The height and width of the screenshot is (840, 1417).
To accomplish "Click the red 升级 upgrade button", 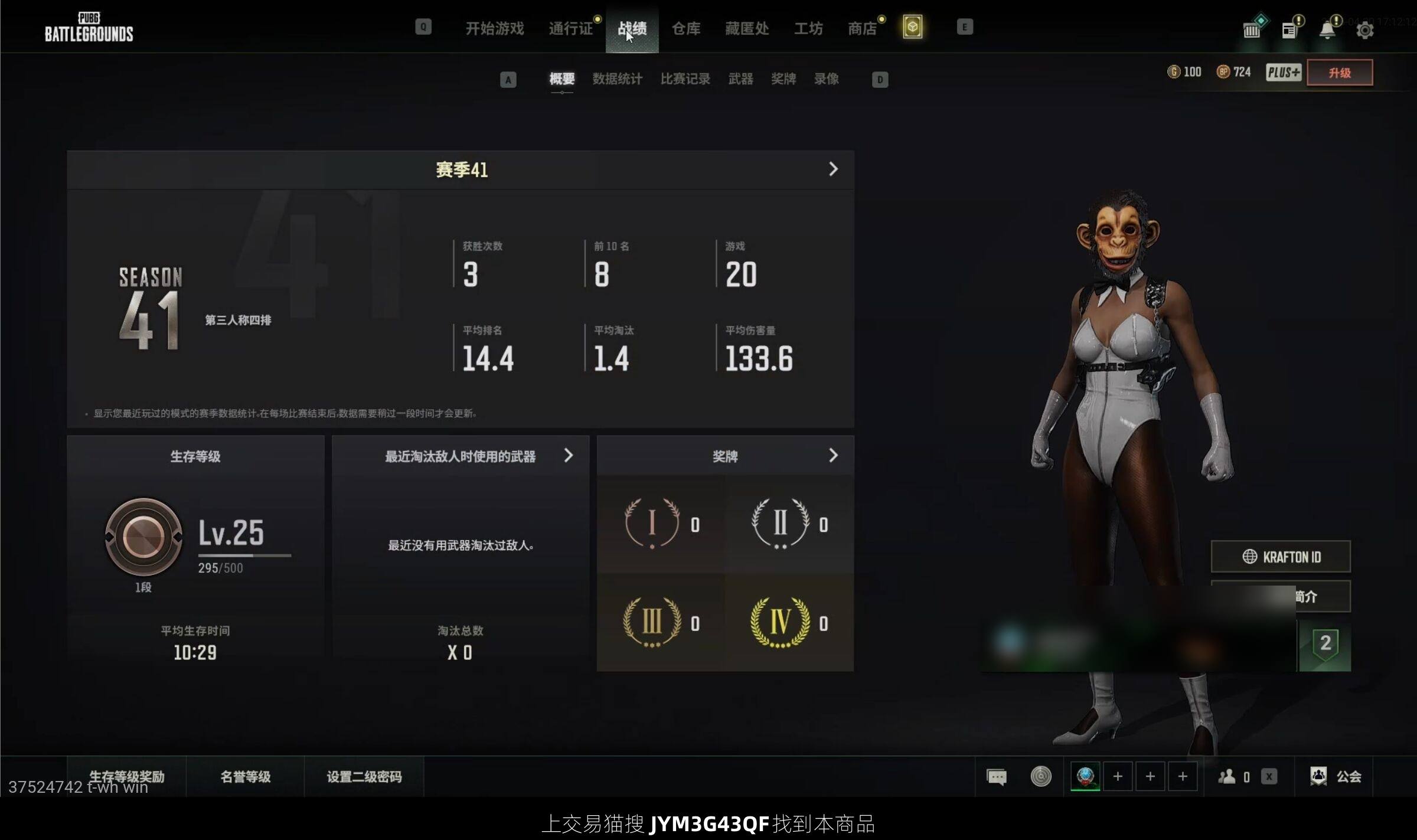I will point(1339,73).
